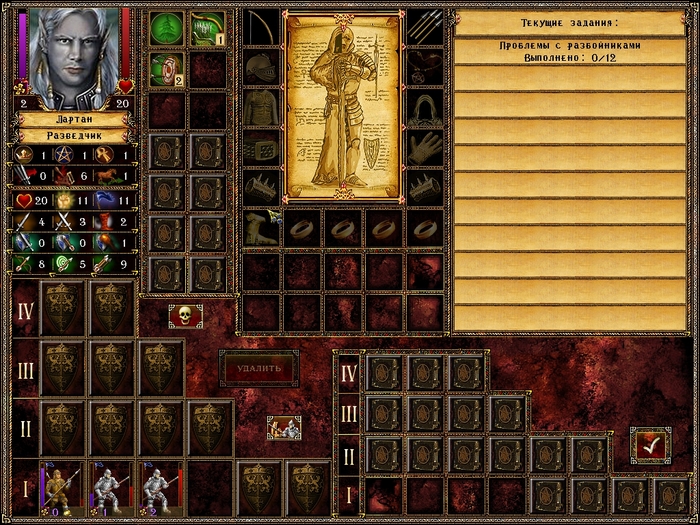The image size is (700, 525).
Task: Select the gloves equipment slot
Action: point(425,147)
